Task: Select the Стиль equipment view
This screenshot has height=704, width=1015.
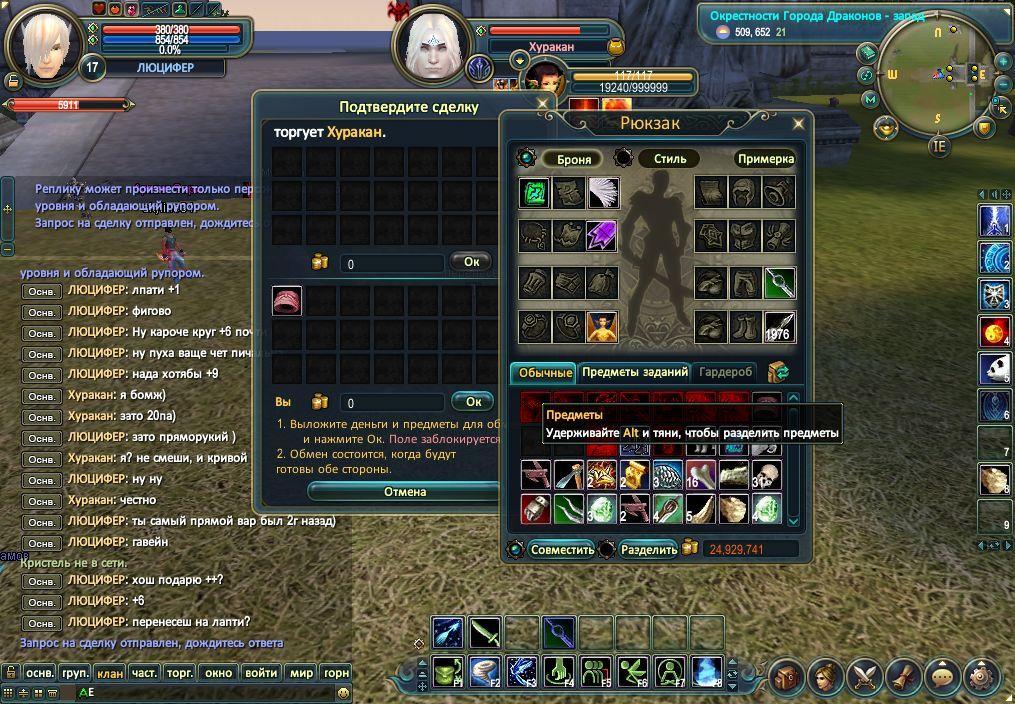Action: [669, 159]
